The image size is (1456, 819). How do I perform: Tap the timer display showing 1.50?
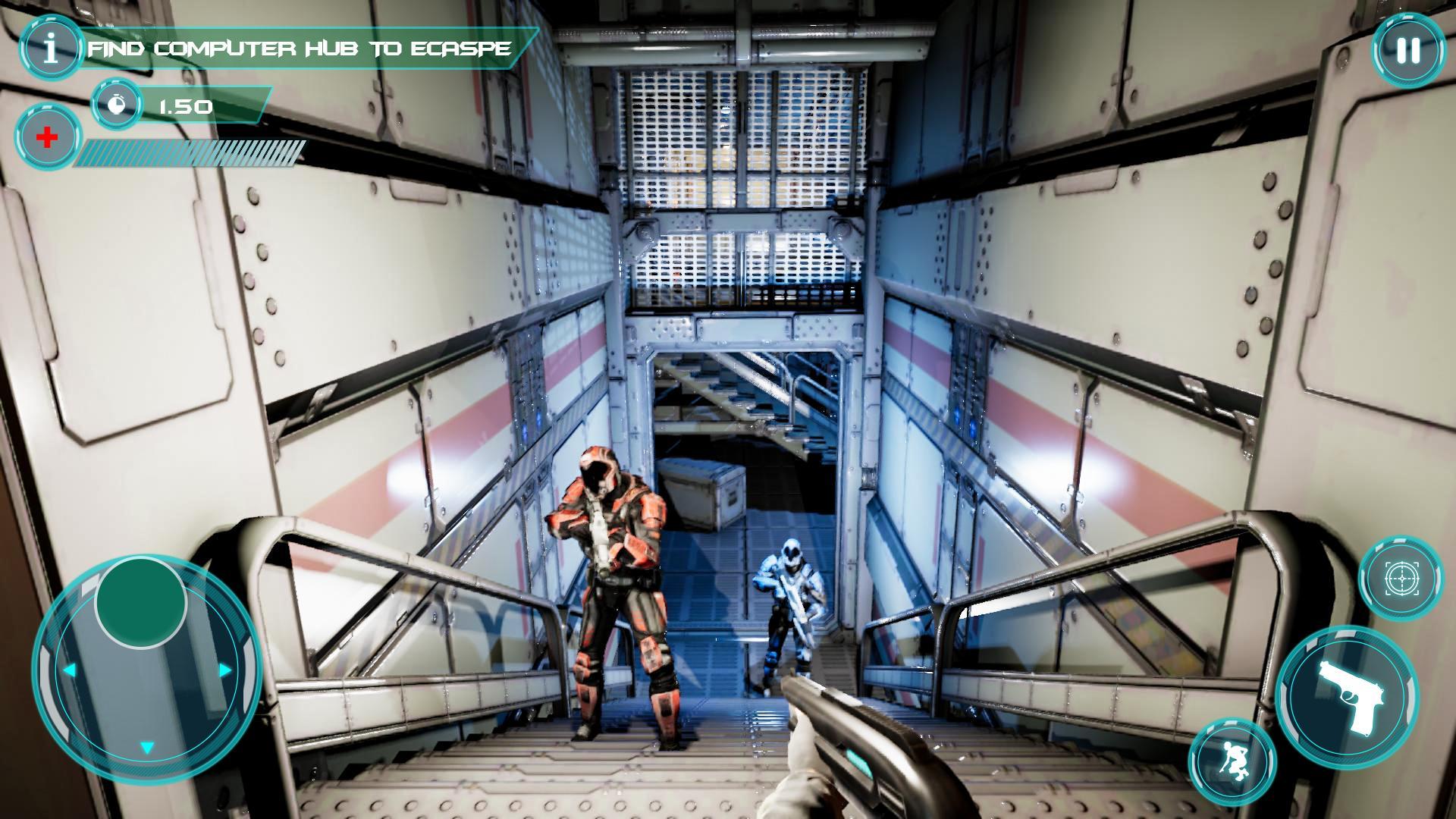coord(186,106)
